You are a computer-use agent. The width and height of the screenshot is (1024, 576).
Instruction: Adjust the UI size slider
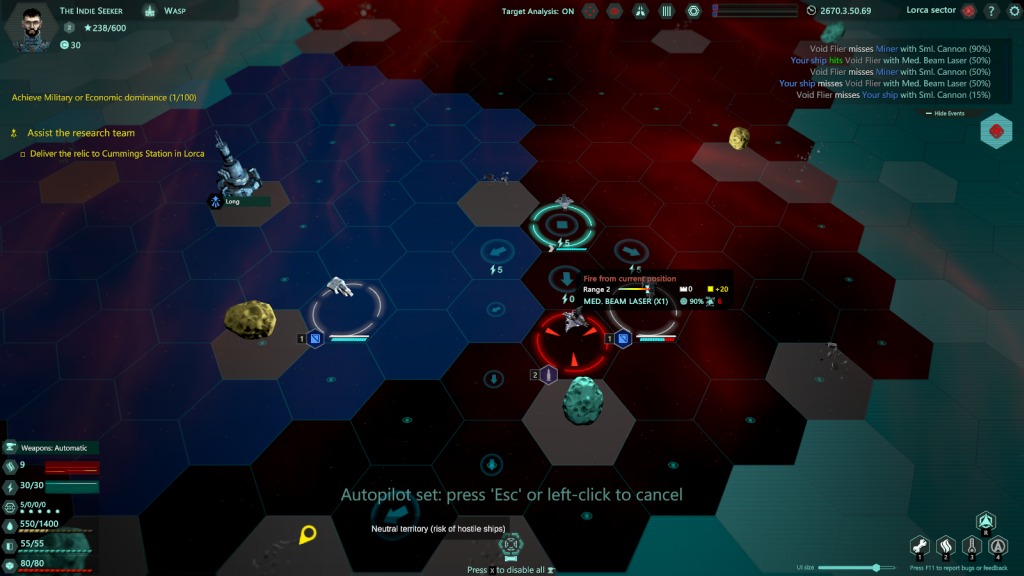877,567
